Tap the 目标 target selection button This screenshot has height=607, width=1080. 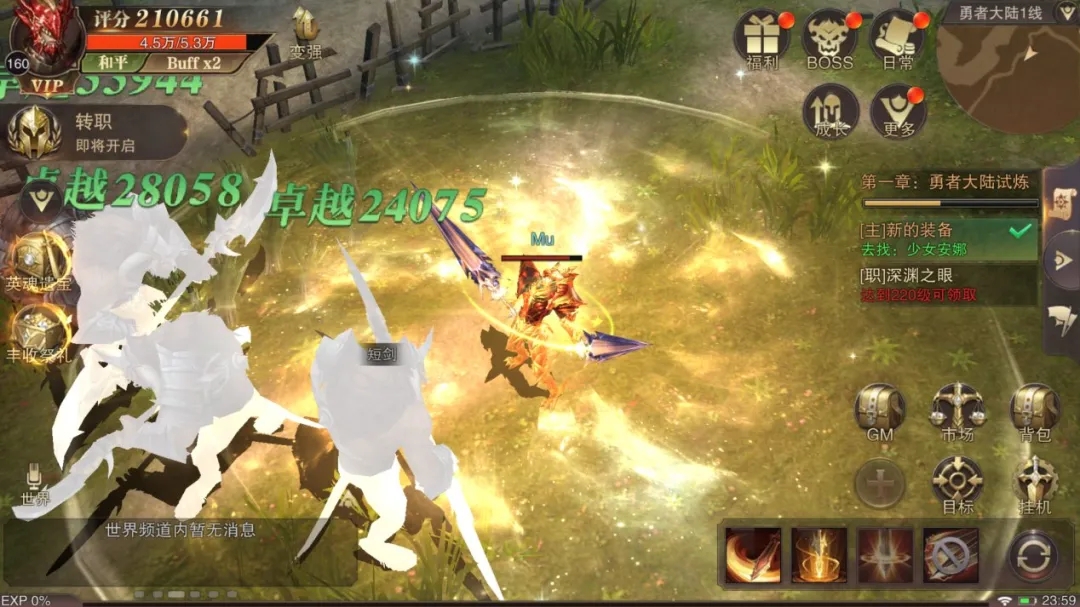coord(957,482)
